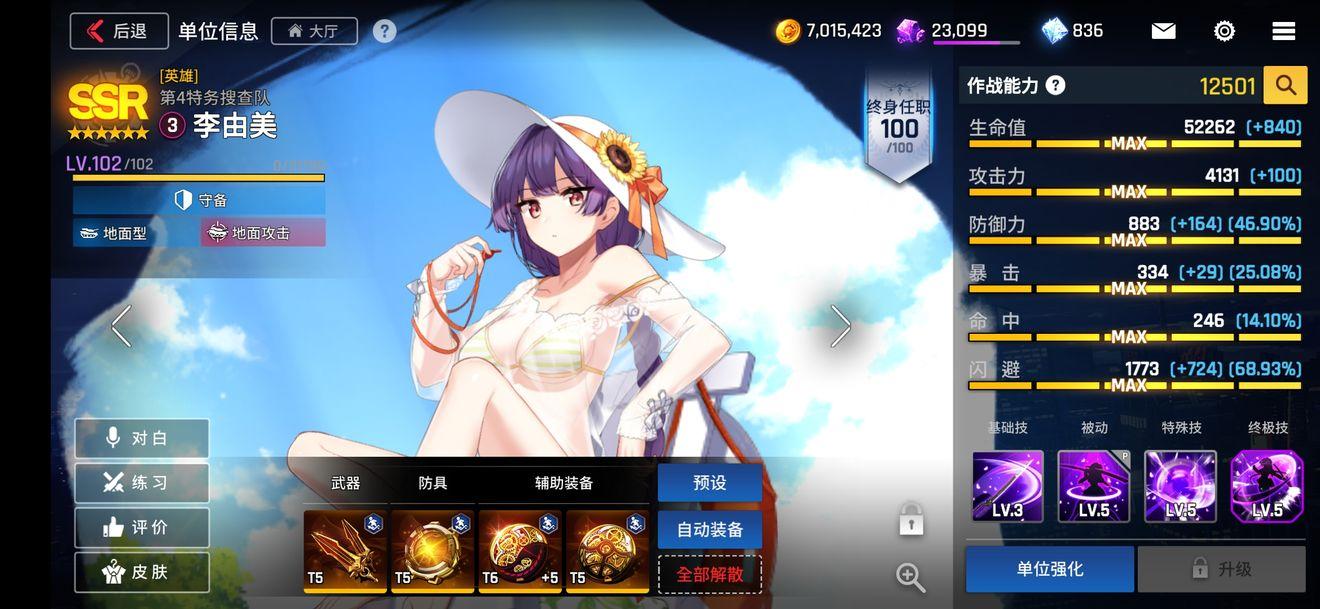Open the question mark help icon beside 大厅
The image size is (1320, 609).
tap(385, 31)
